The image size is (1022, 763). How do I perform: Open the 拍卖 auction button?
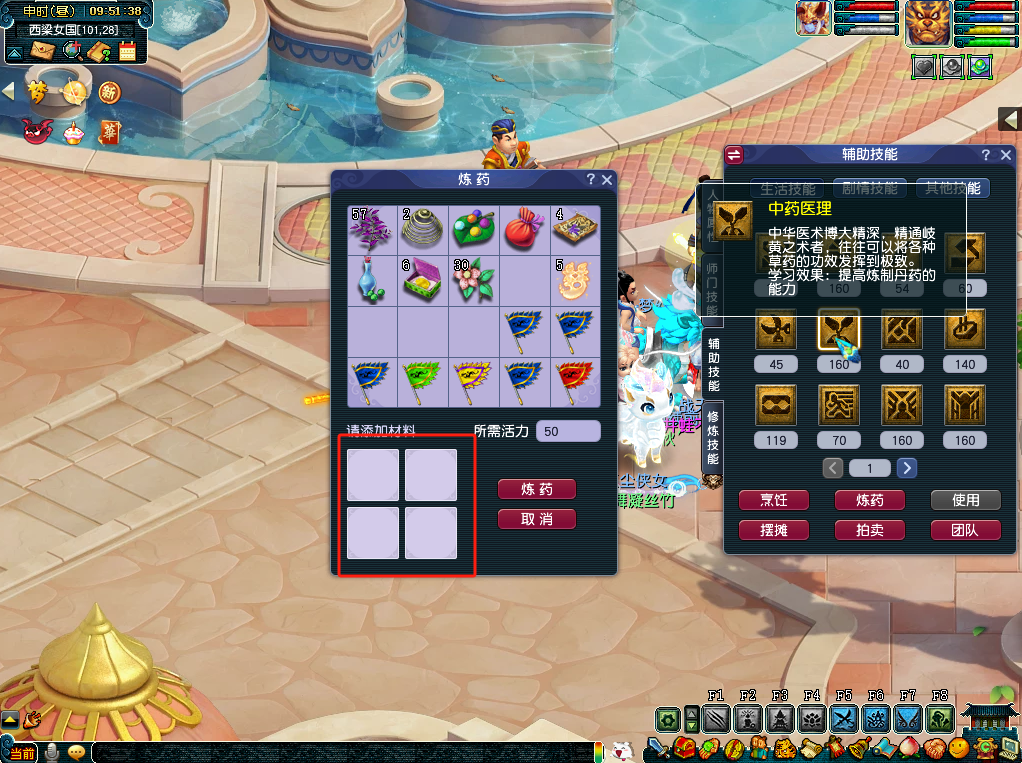[870, 530]
